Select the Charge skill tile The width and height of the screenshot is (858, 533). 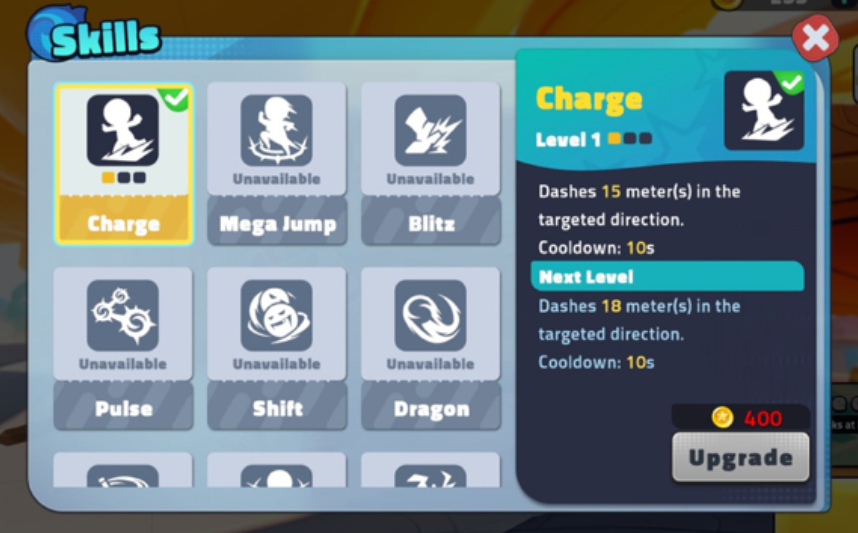pyautogui.click(x=123, y=163)
